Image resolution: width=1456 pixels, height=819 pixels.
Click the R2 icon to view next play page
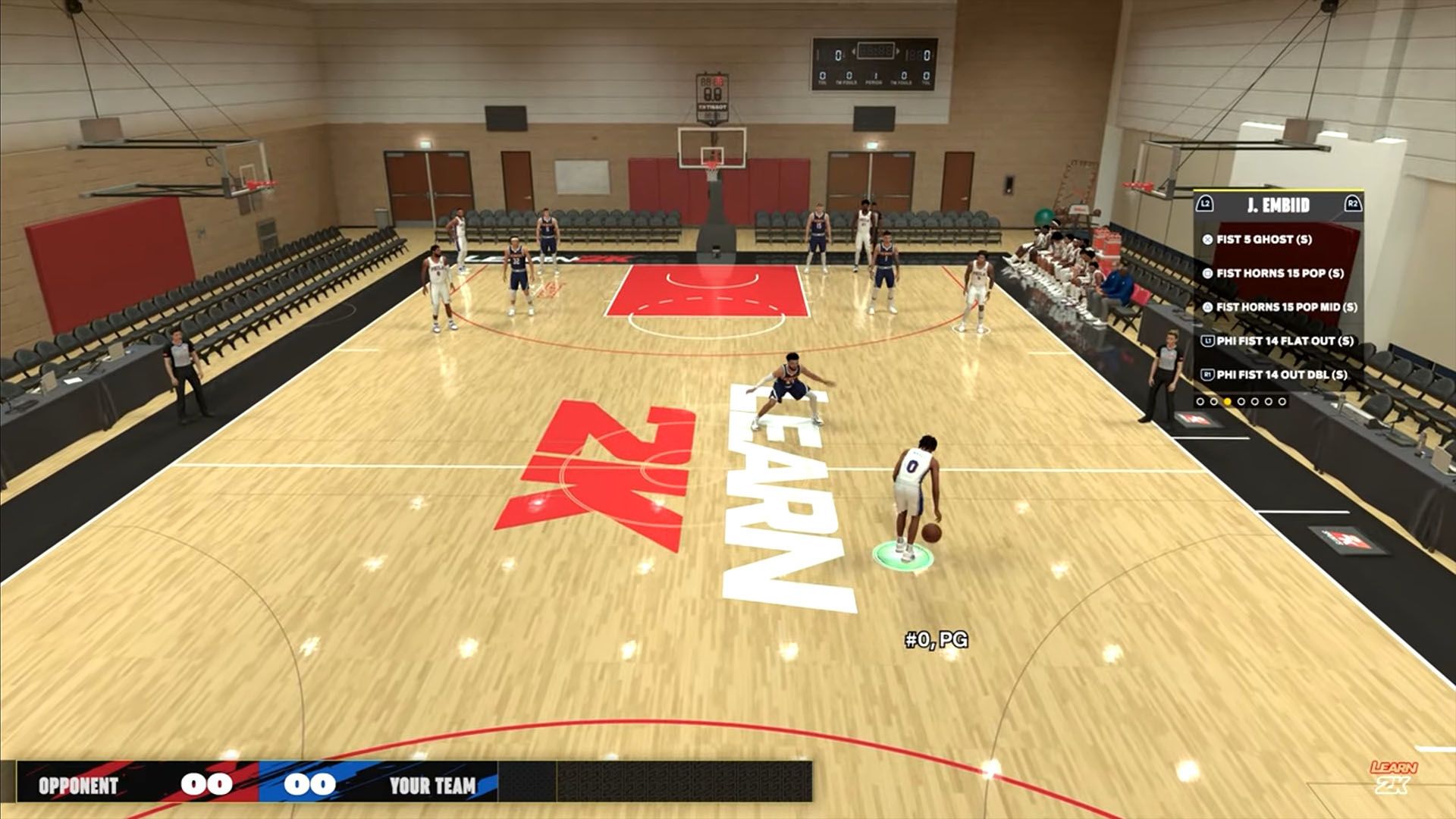pyautogui.click(x=1352, y=203)
